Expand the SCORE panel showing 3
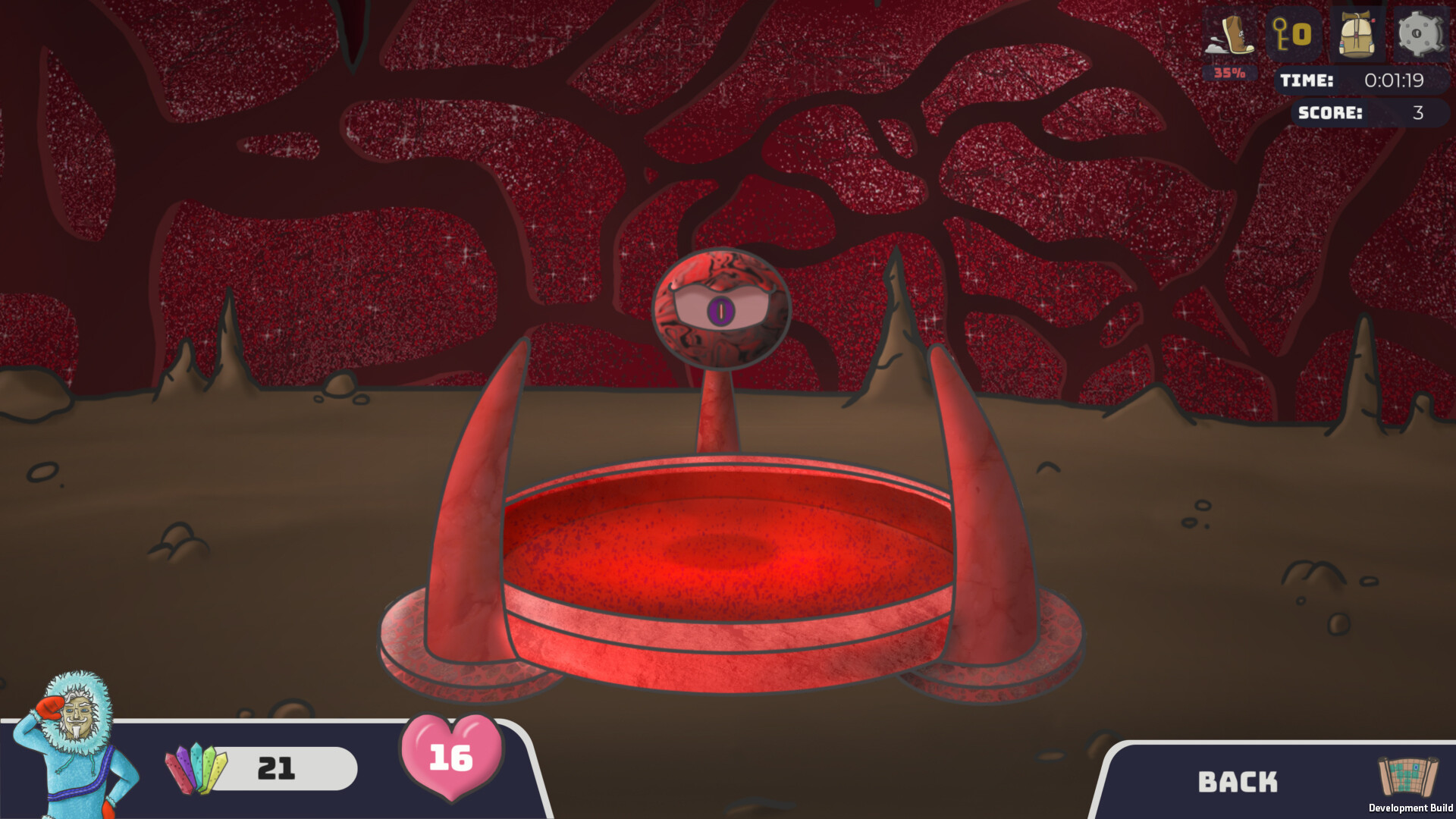1456x819 pixels. [x=1365, y=114]
